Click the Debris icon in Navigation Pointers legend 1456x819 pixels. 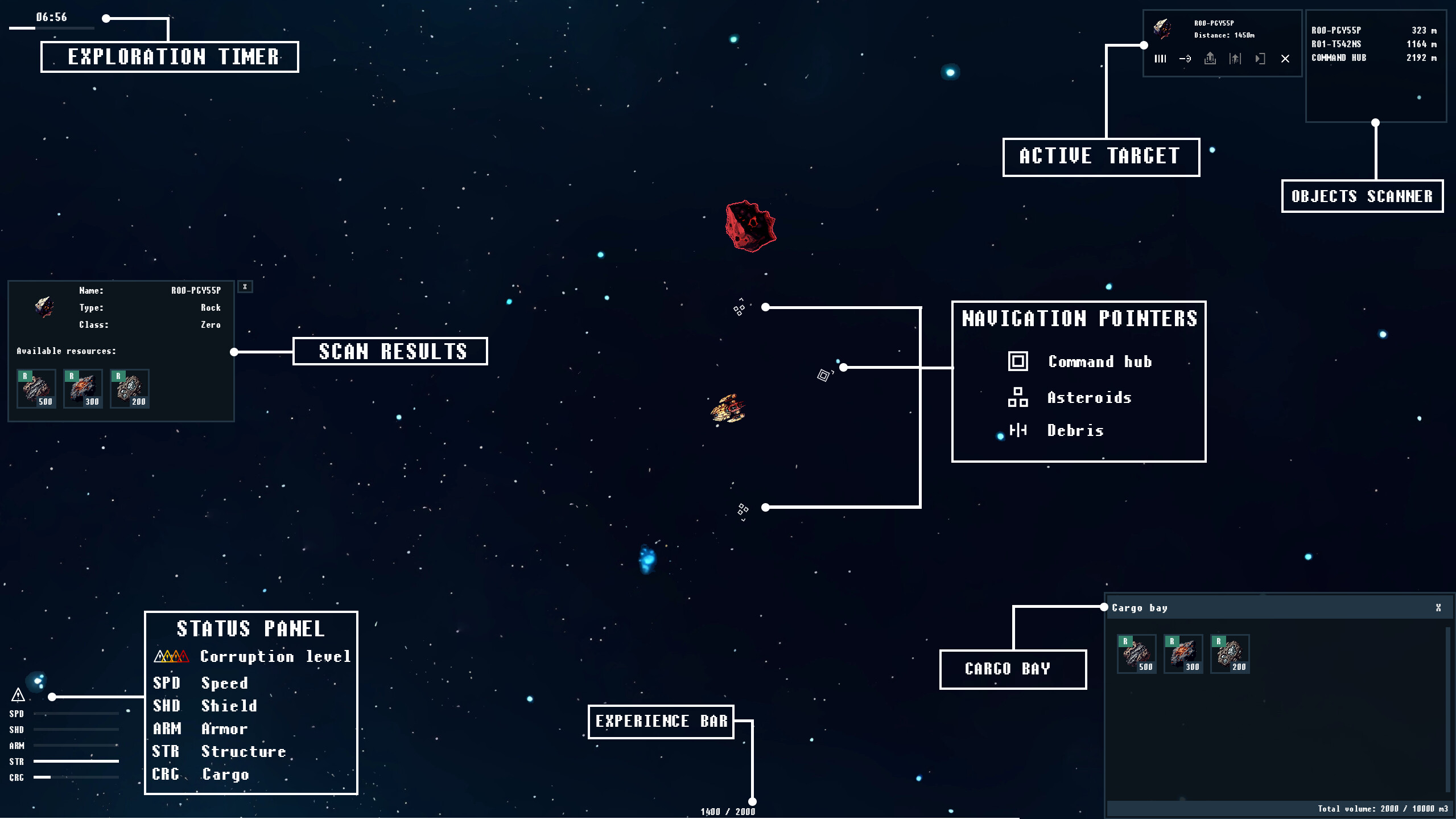pyautogui.click(x=1018, y=430)
